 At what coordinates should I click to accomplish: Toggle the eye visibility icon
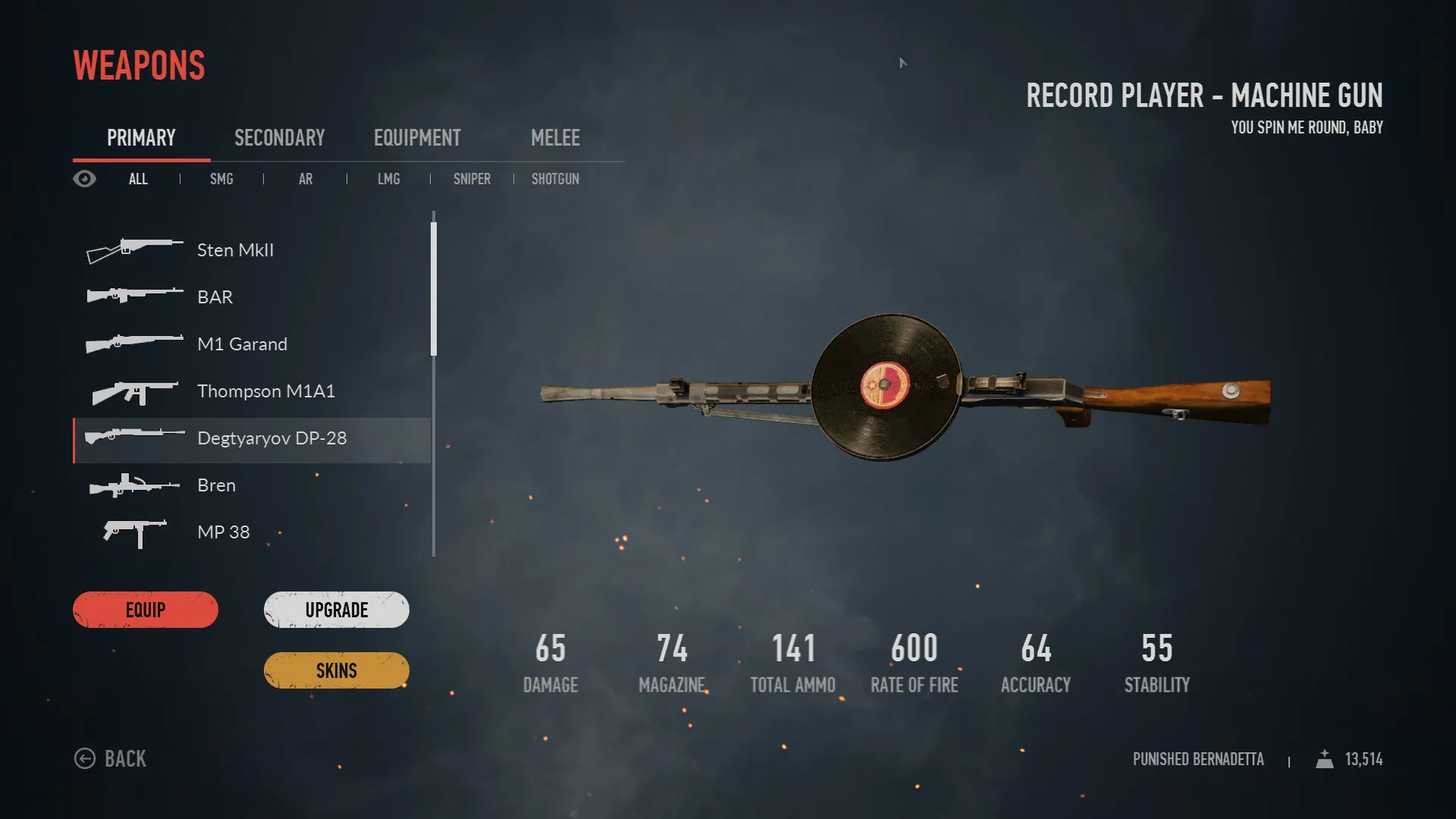tap(84, 179)
